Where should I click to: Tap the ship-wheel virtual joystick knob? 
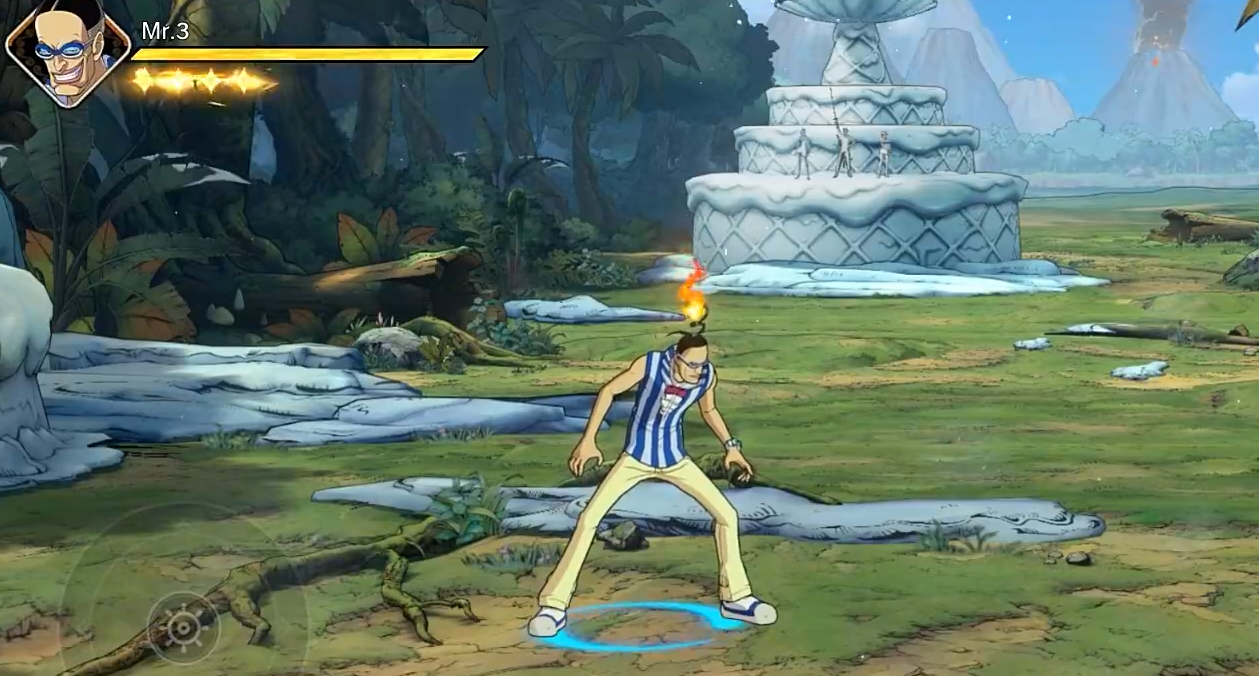[x=183, y=627]
